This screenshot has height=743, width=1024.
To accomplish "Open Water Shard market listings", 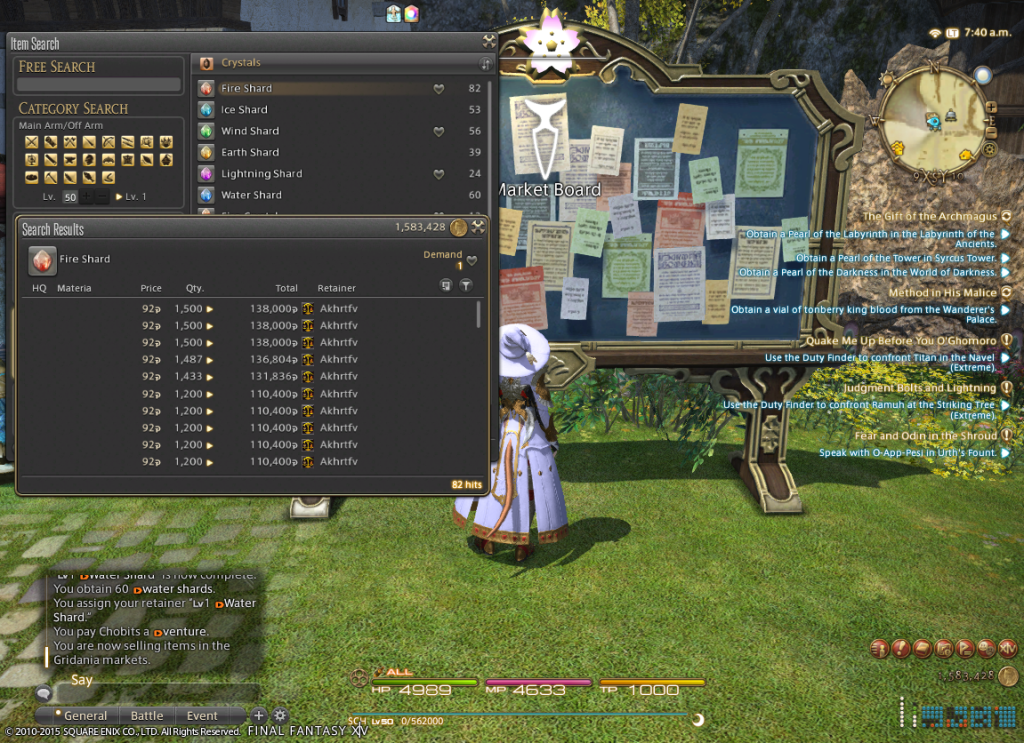I will pos(251,195).
